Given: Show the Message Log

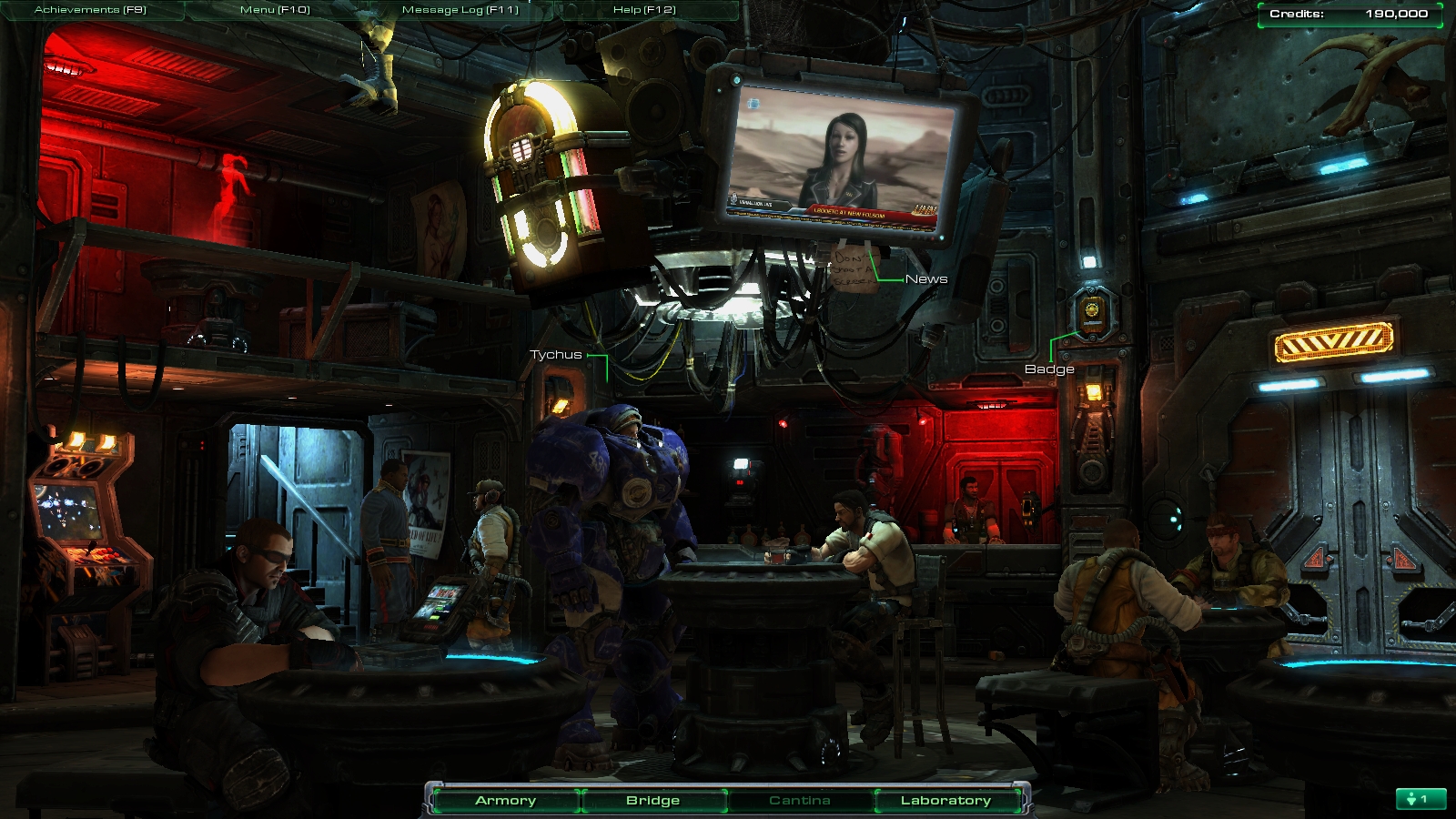Looking at the screenshot, I should [460, 10].
